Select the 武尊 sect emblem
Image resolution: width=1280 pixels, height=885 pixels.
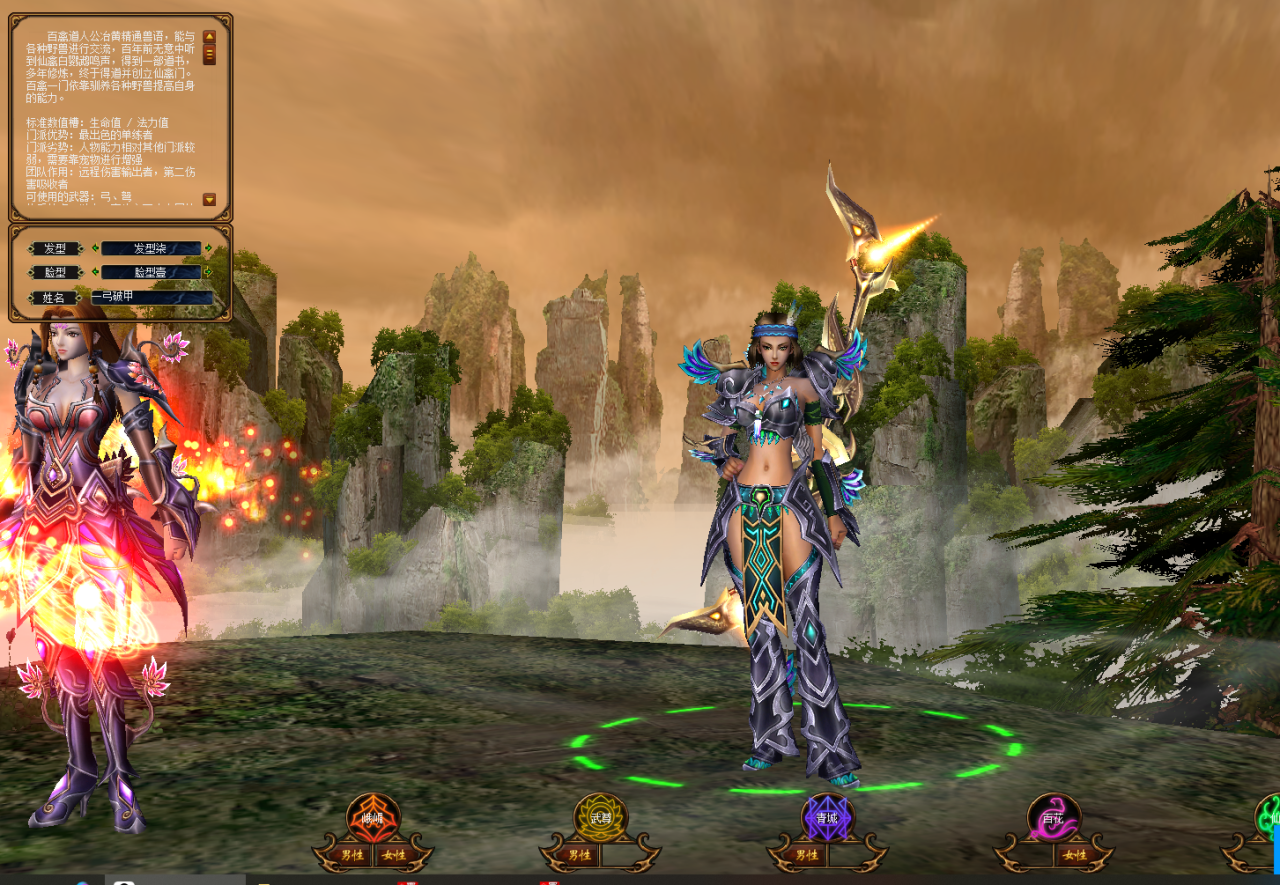pyautogui.click(x=600, y=817)
